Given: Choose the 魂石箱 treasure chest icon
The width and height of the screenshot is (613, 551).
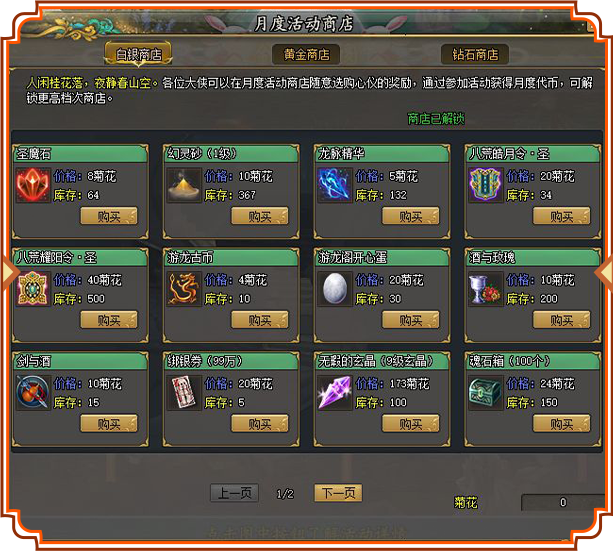Looking at the screenshot, I should tap(484, 393).
